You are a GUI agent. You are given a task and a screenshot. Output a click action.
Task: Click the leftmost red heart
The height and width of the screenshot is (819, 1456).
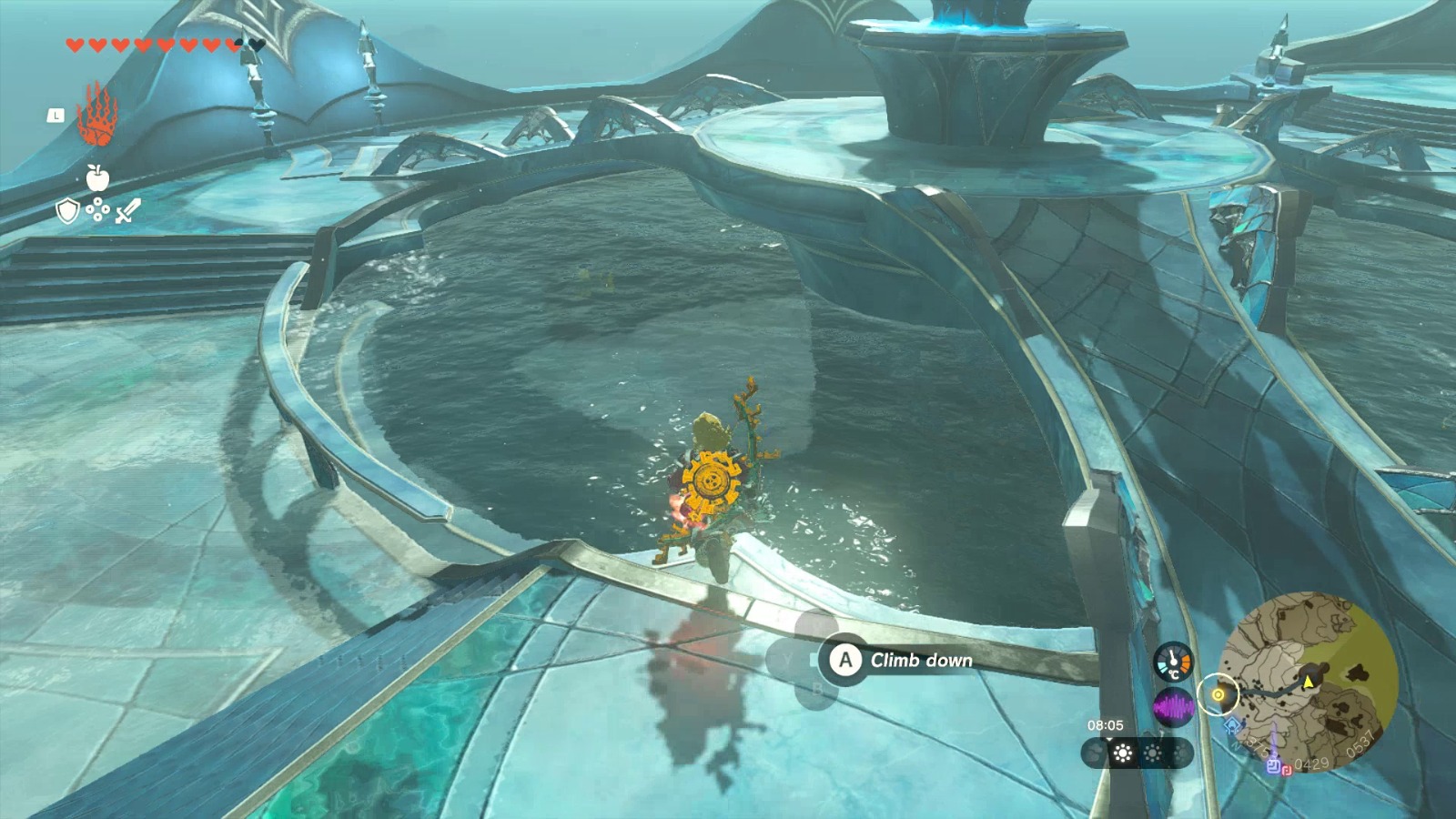(x=75, y=45)
